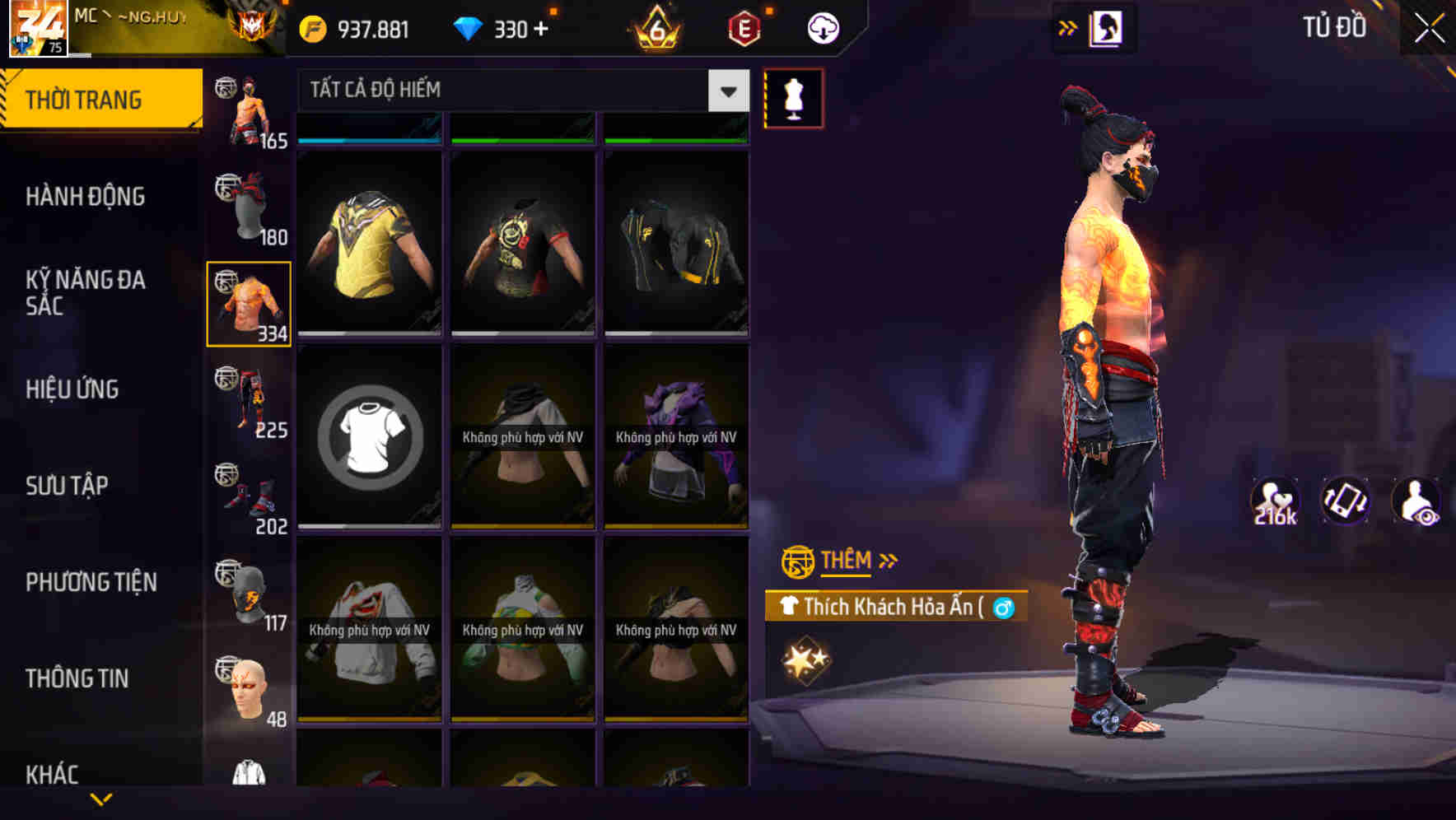Select the flame torso item numbered 334
The width and height of the screenshot is (1456, 820).
tap(248, 303)
